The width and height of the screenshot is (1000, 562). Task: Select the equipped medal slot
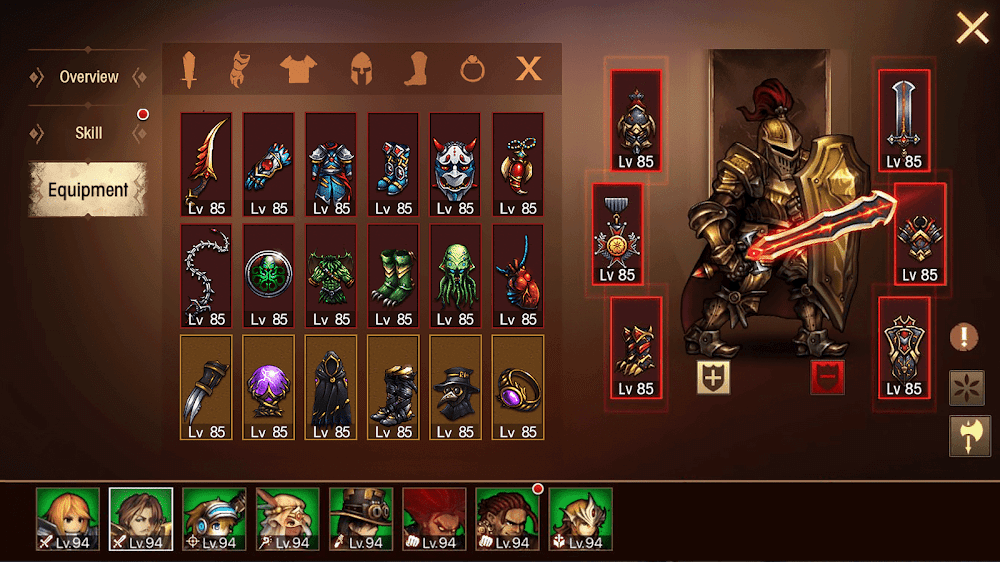(617, 234)
